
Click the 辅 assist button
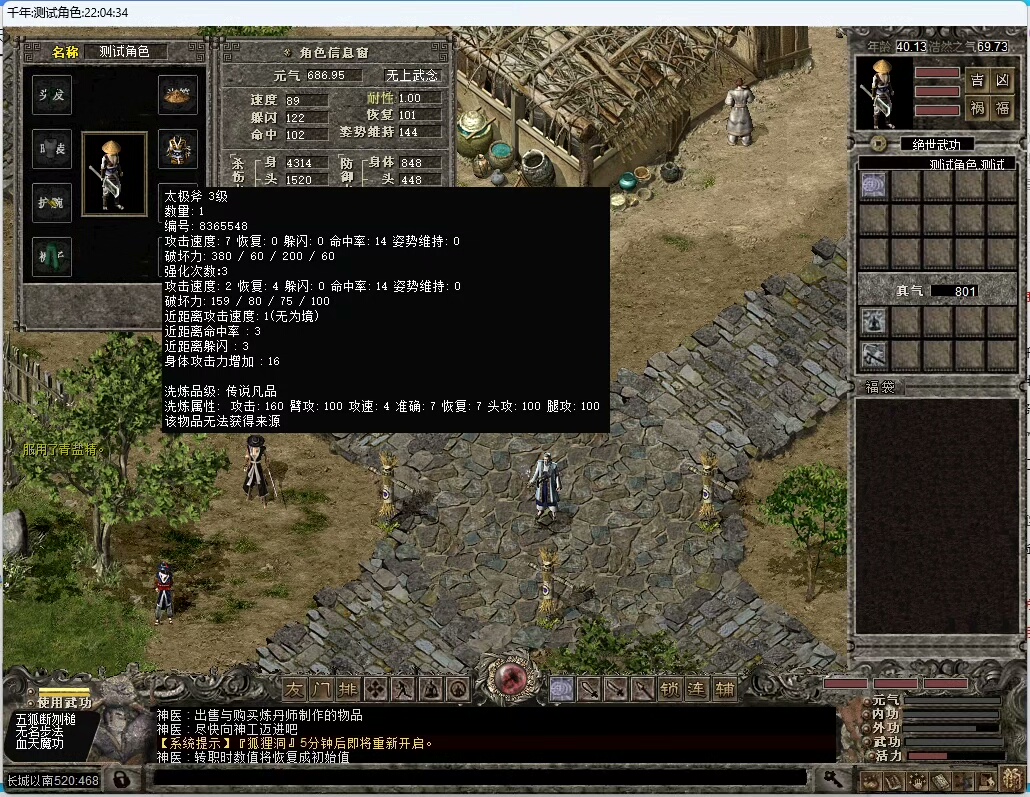(x=724, y=688)
